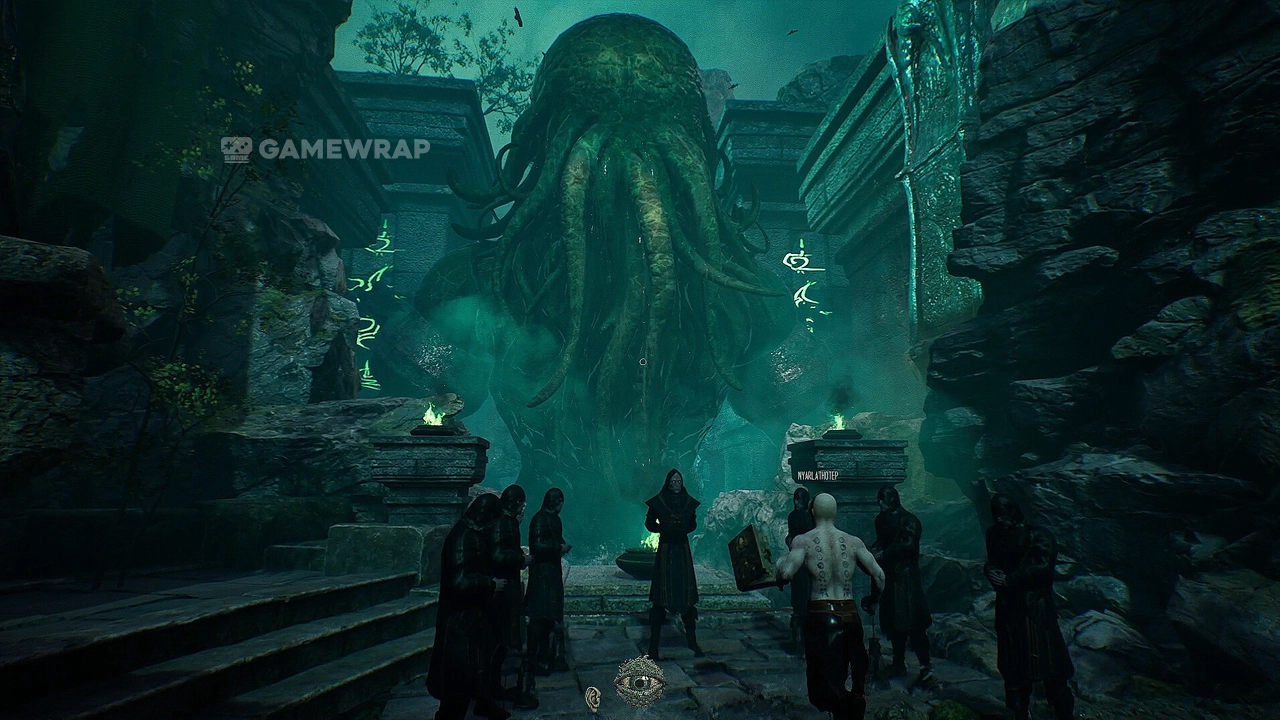Click the GameWrap watermark logo
Viewport: 1280px width, 720px height.
(325, 149)
